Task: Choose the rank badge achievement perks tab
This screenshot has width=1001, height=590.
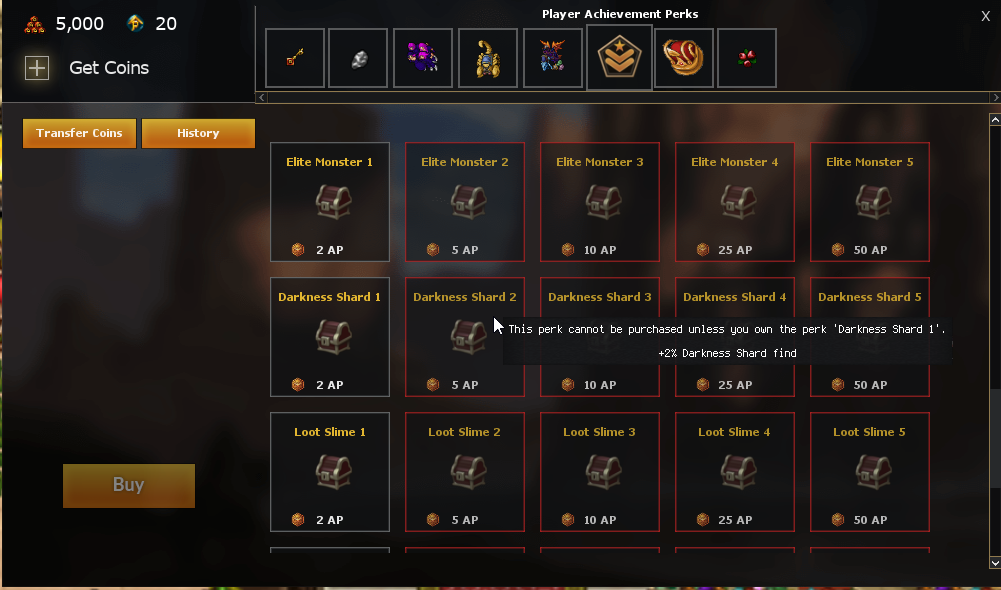Action: coord(619,58)
